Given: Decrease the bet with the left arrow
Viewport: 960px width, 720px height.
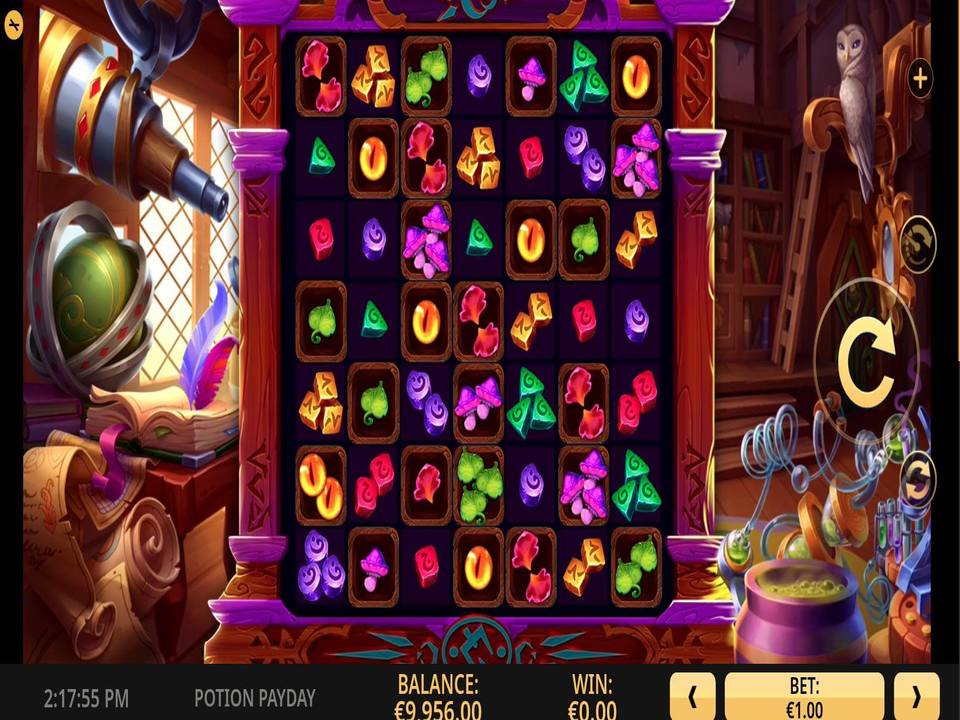Looking at the screenshot, I should pyautogui.click(x=692, y=696).
